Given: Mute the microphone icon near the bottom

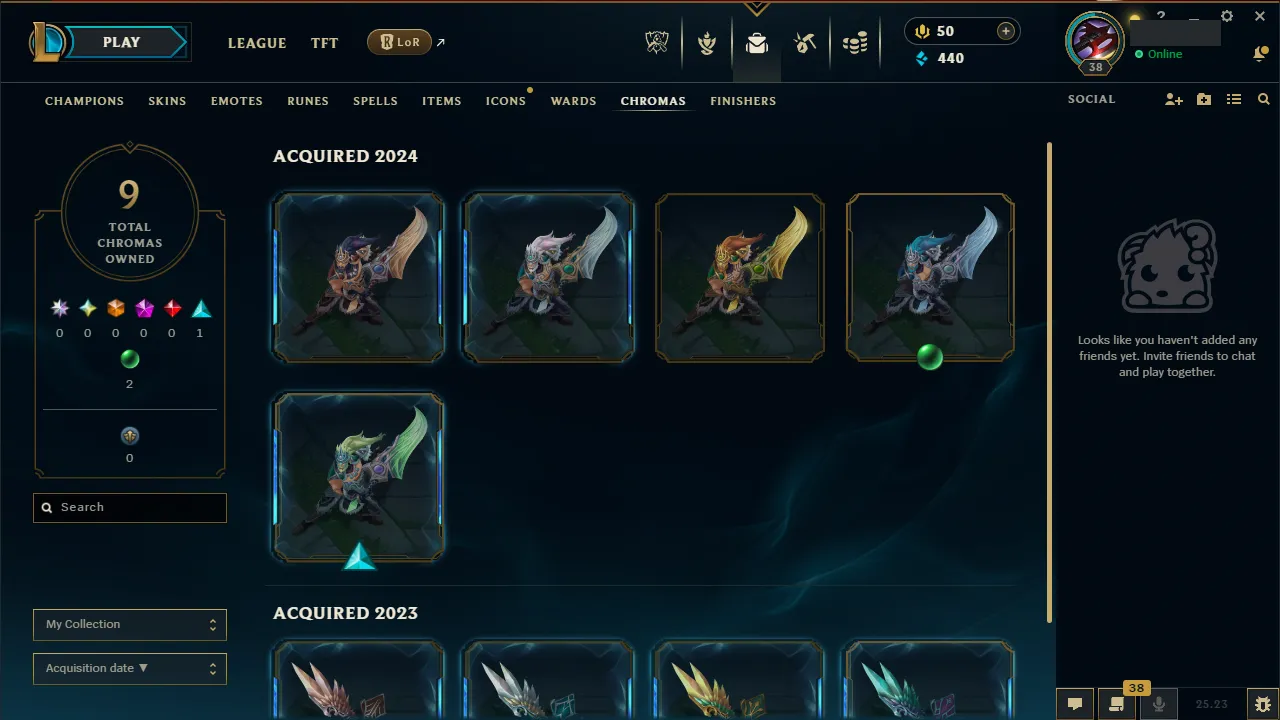Looking at the screenshot, I should [x=1158, y=703].
